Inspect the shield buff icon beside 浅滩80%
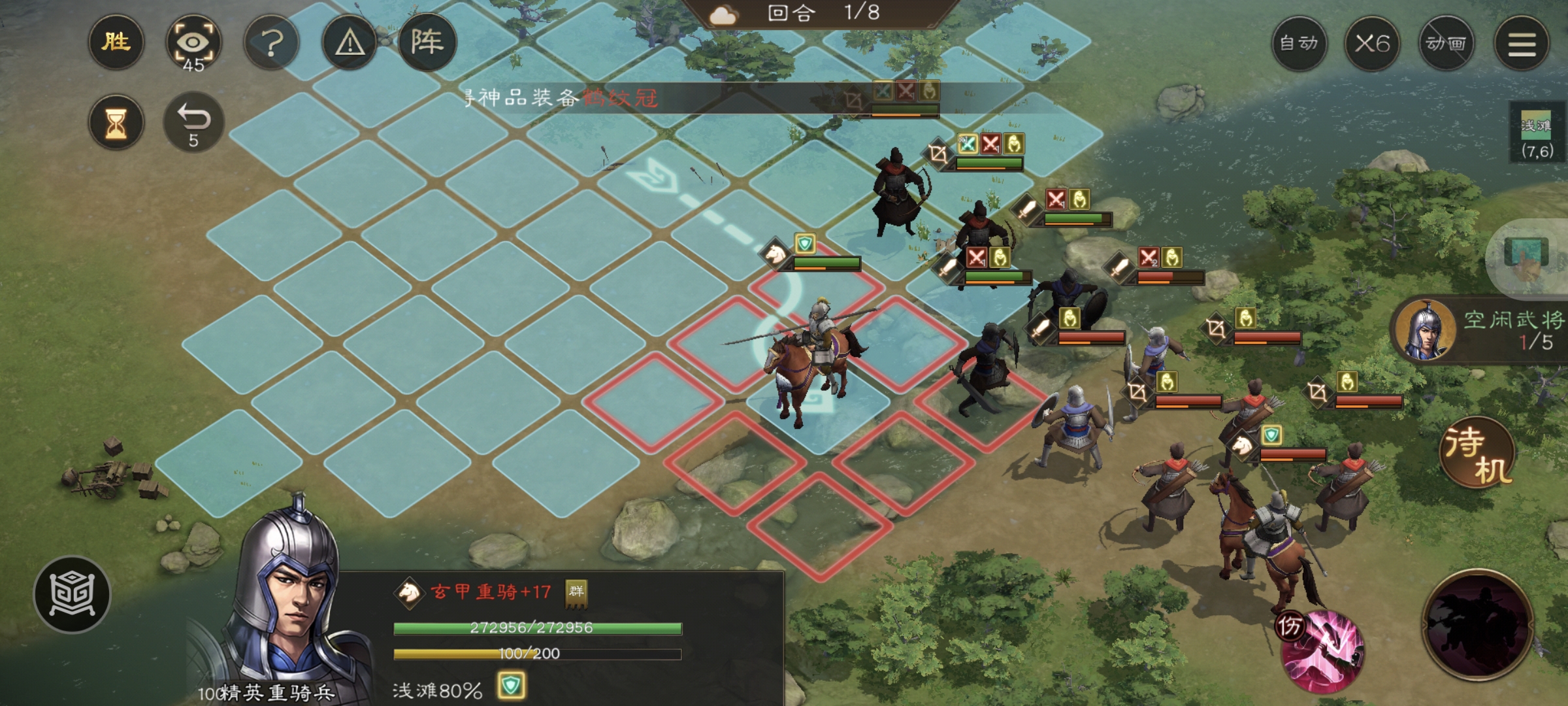This screenshot has height=706, width=1568. [x=510, y=686]
